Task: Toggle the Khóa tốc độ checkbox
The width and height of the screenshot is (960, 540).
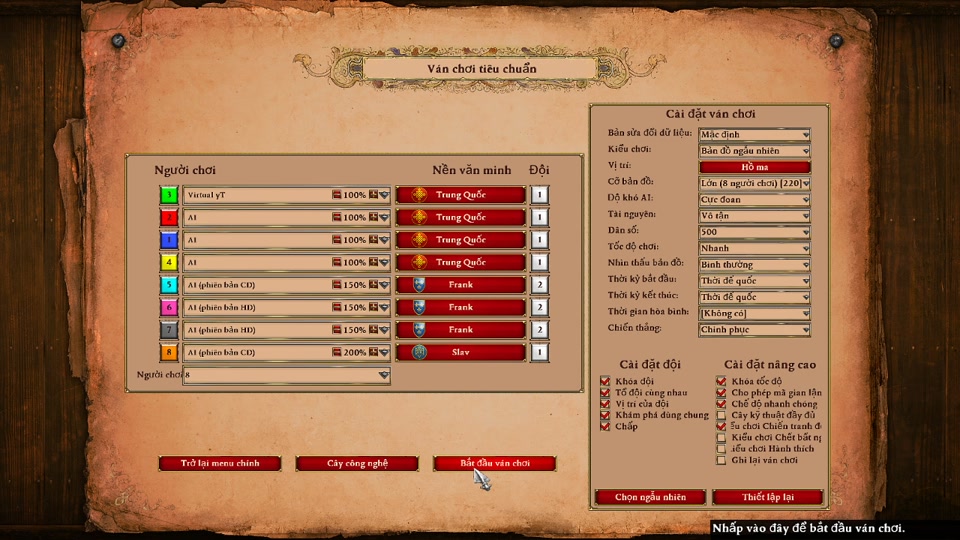Action: coord(721,381)
